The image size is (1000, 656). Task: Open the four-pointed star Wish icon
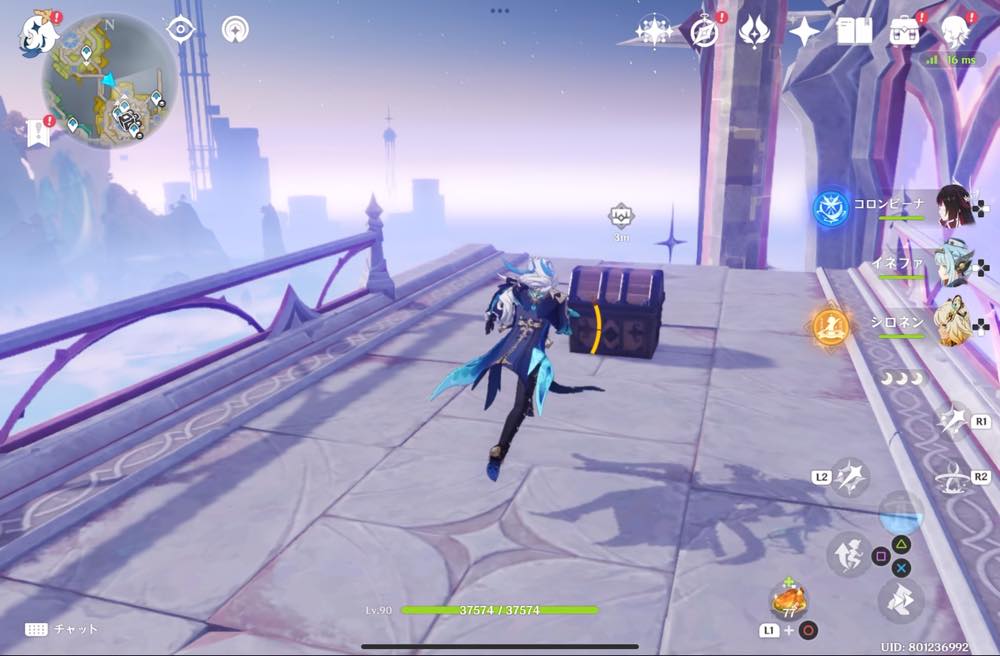coord(804,31)
